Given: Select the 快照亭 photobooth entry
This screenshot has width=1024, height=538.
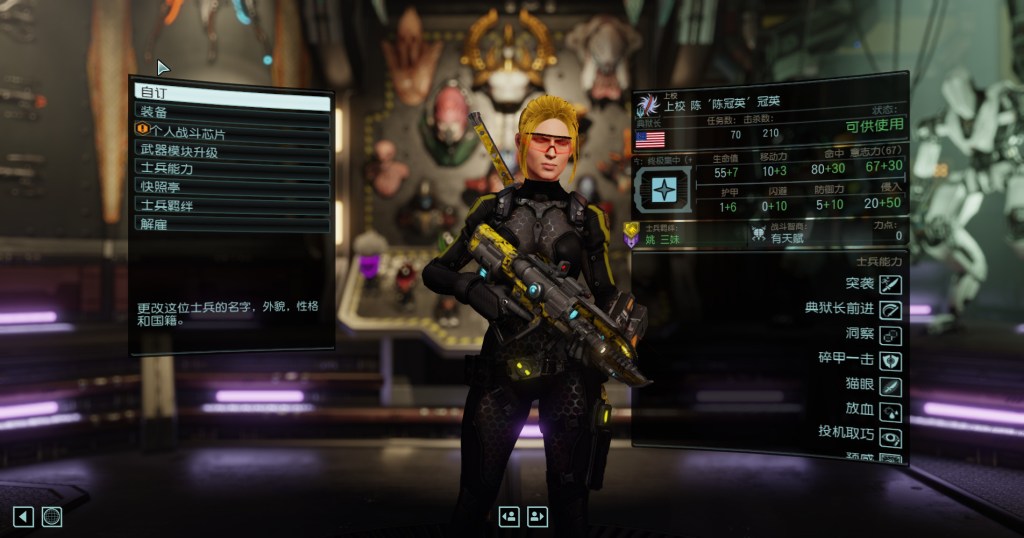Looking at the screenshot, I should pos(232,186).
